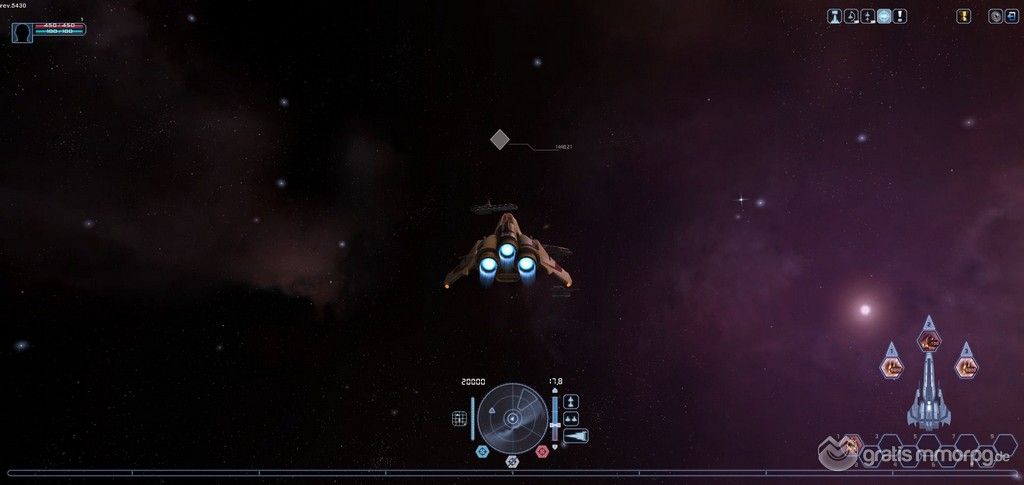Select weapon slot 1 on ship diagram
The image size is (1024, 485).
[x=891, y=367]
